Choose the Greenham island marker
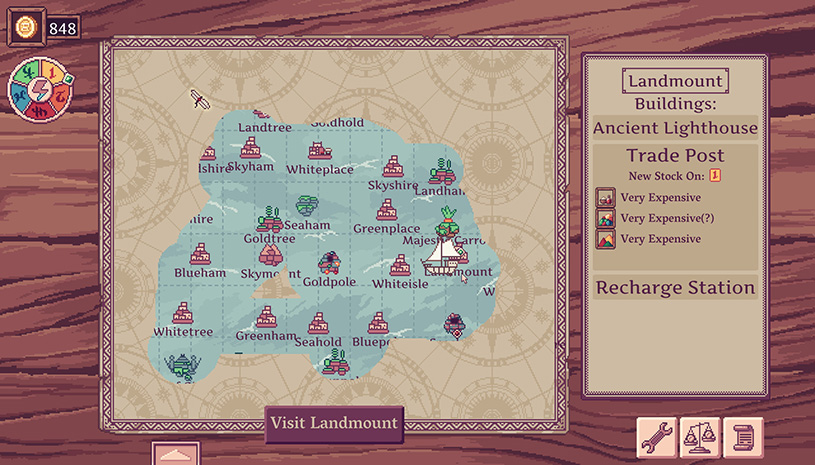The height and width of the screenshot is (465, 815). pyautogui.click(x=265, y=319)
